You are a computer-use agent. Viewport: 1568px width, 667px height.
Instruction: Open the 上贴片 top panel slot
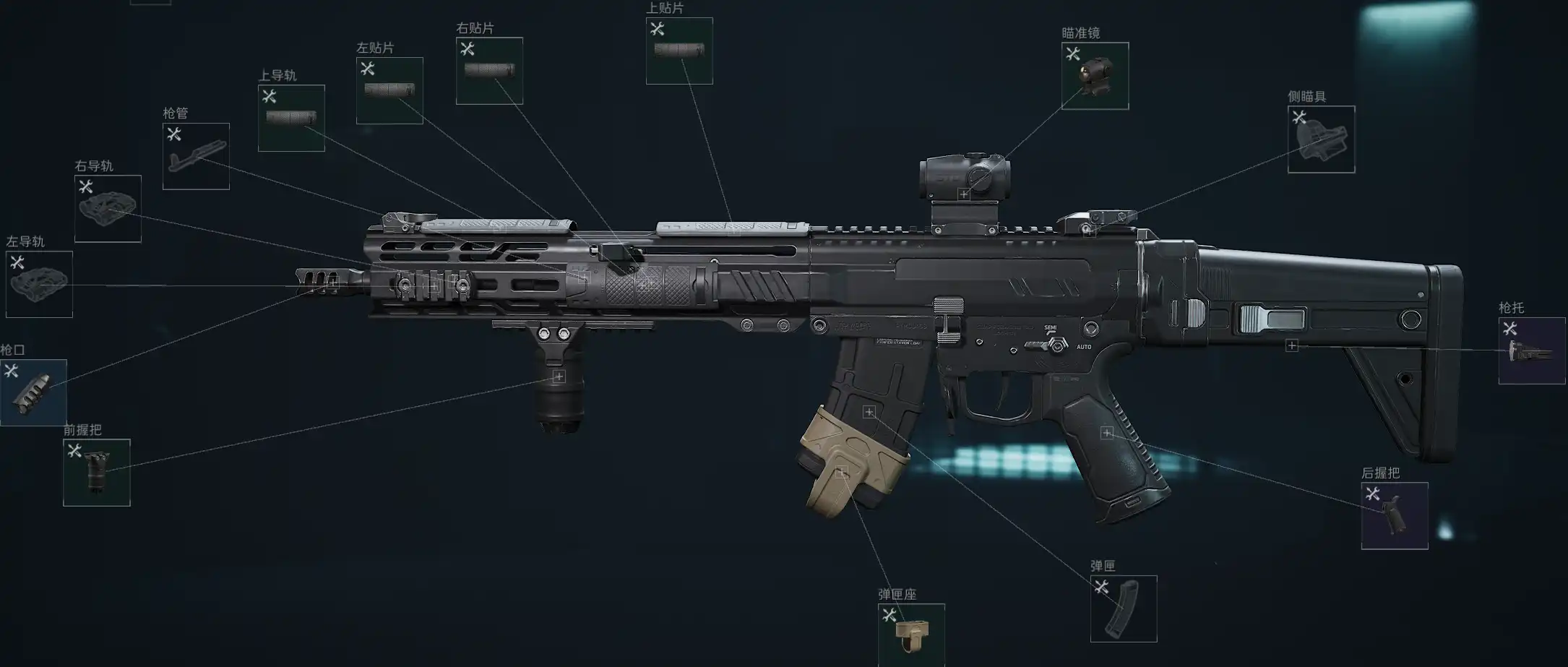(x=679, y=51)
